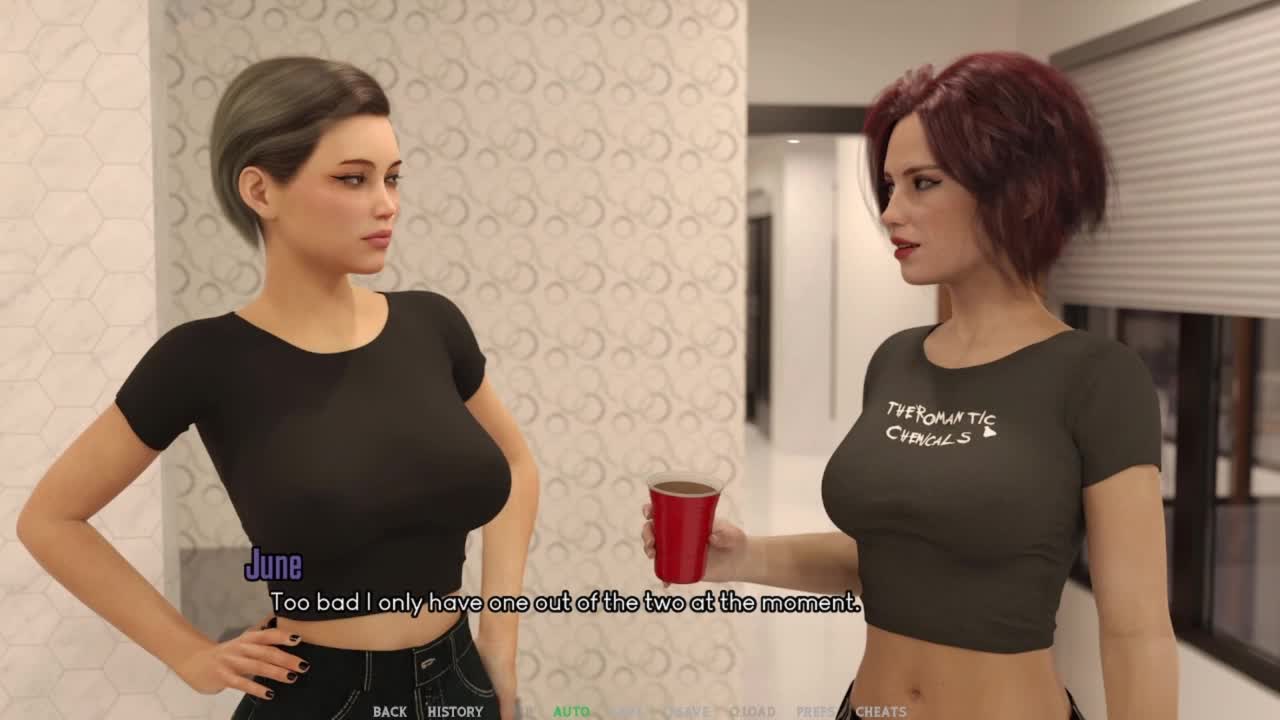Open the Prefs settings screen
Screen dimensions: 1280x720
815,712
